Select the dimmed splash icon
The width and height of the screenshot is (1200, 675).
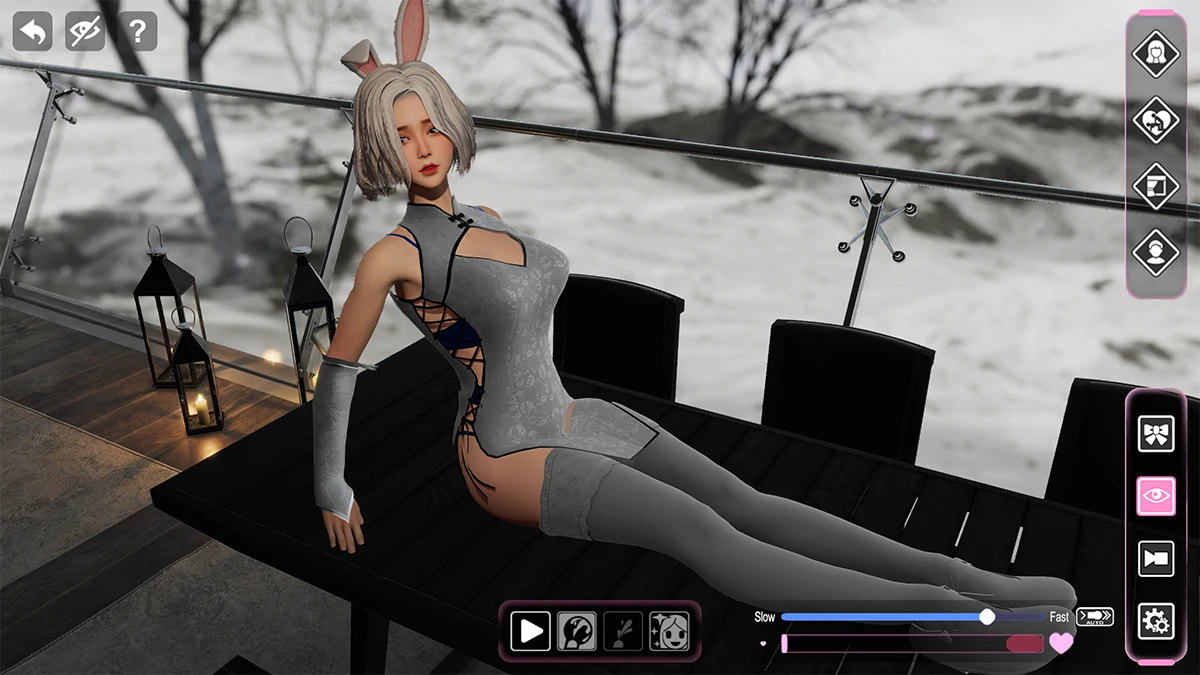click(x=623, y=631)
